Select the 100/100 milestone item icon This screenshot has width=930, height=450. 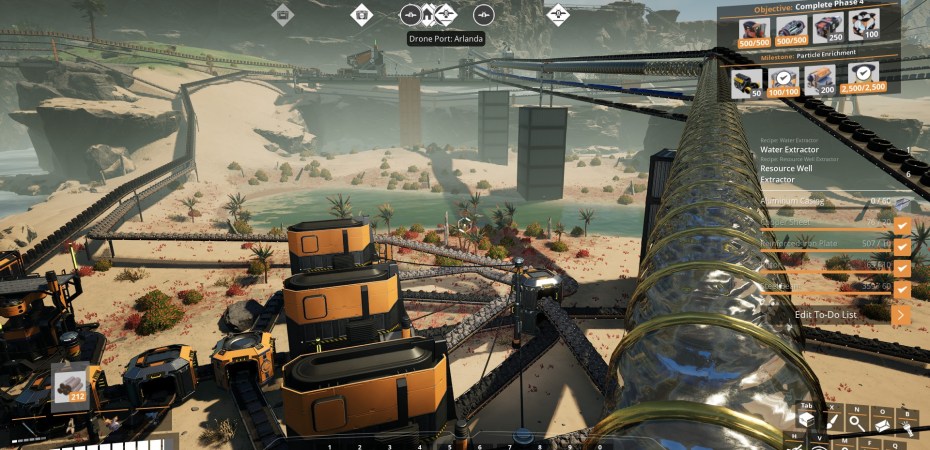tap(785, 82)
